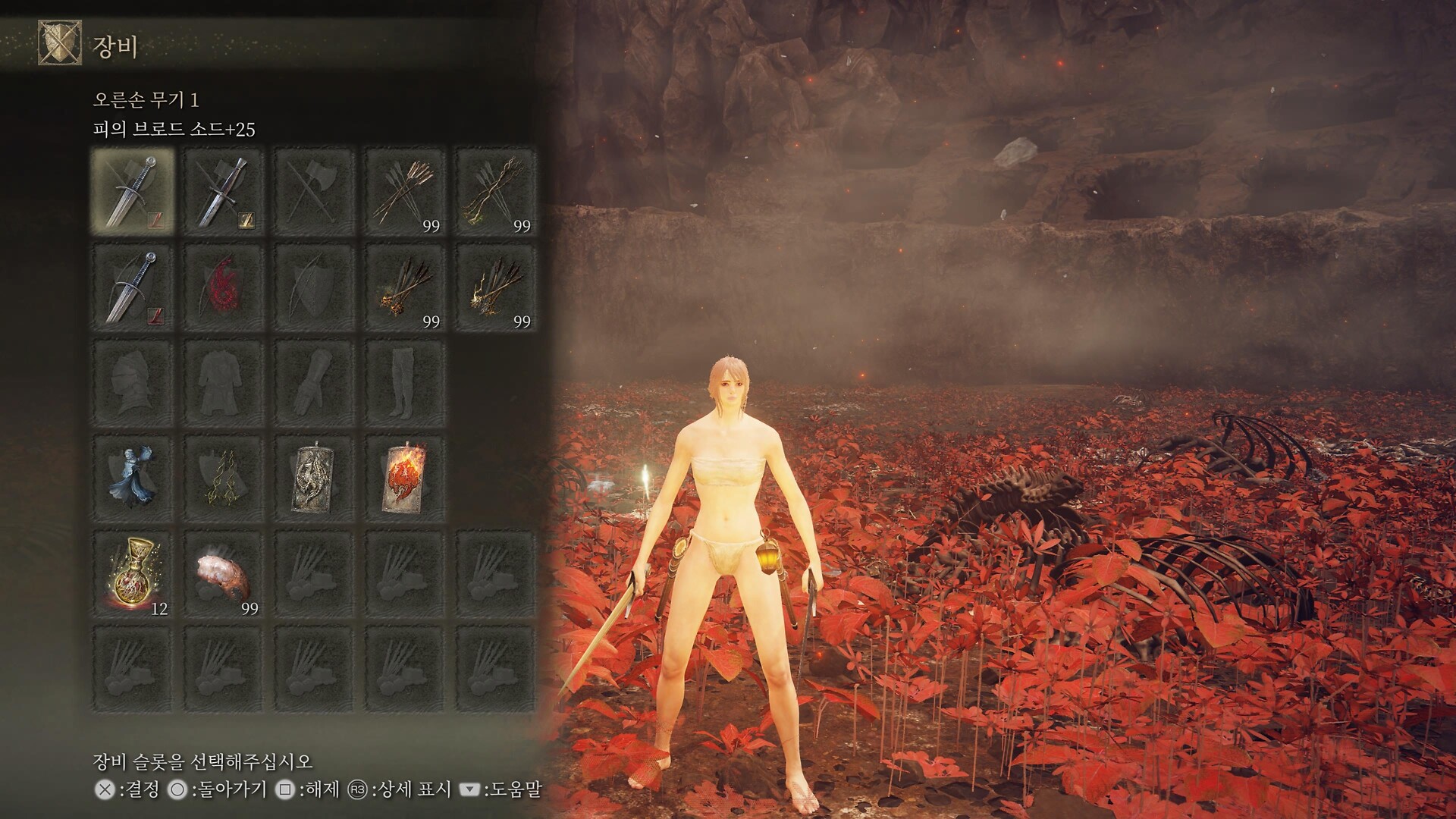This screenshot has width=1456, height=819.
Task: Select the unhighlighted broadsword beside the red seal
Action: click(133, 288)
